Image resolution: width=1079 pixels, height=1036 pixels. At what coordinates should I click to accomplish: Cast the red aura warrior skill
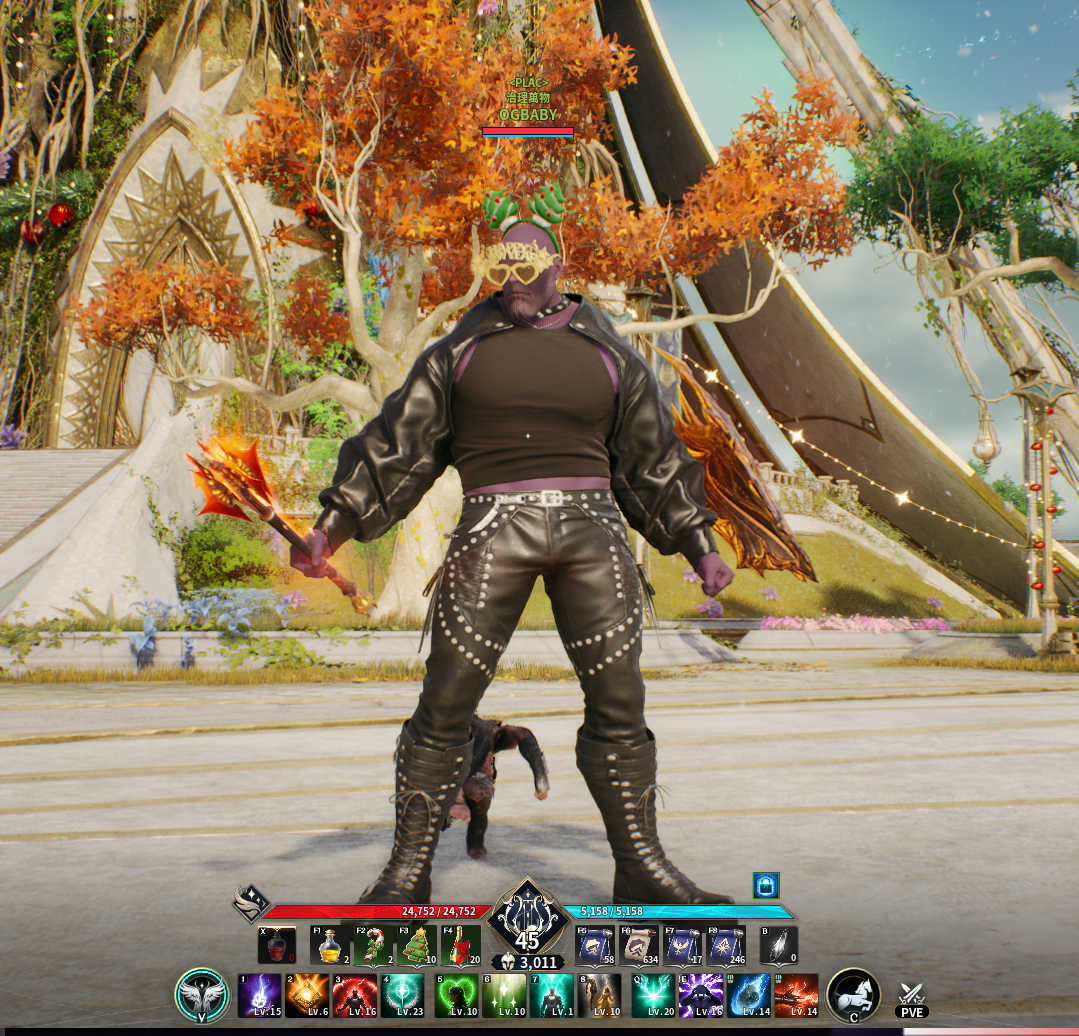[x=354, y=995]
